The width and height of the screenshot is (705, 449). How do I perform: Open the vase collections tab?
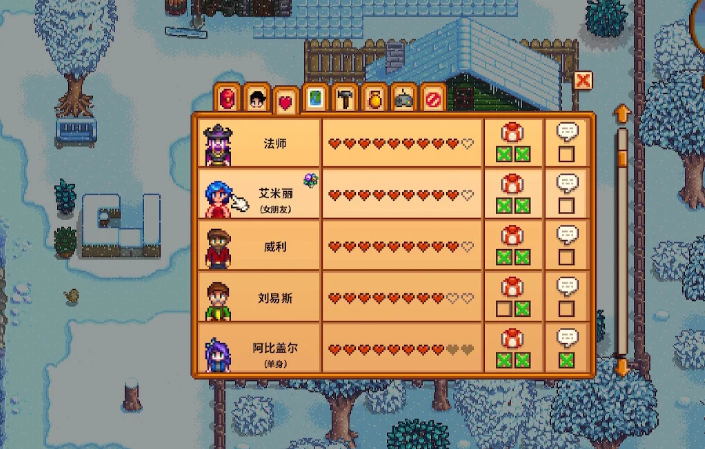click(374, 99)
